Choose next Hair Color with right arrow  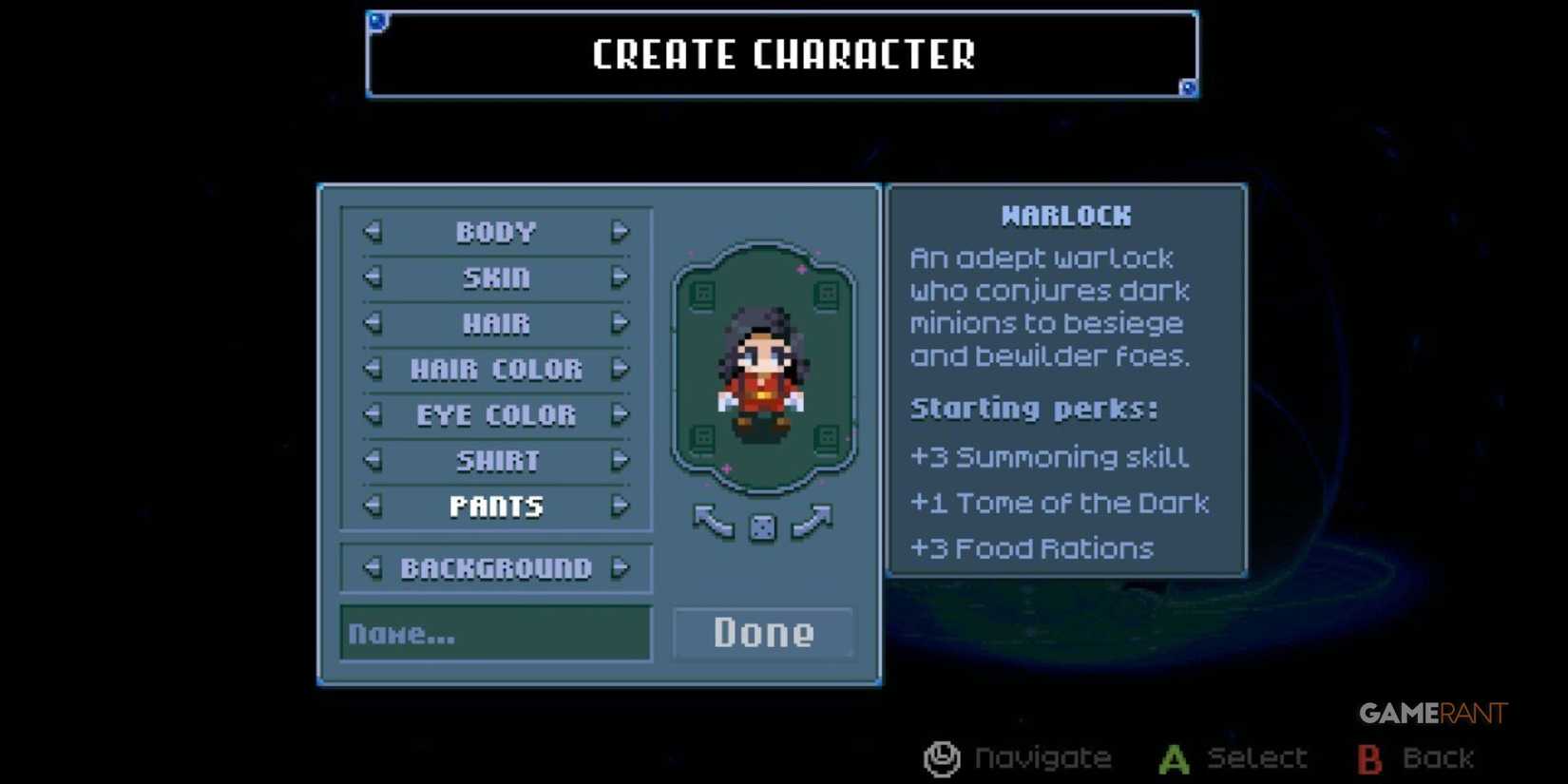(x=621, y=369)
